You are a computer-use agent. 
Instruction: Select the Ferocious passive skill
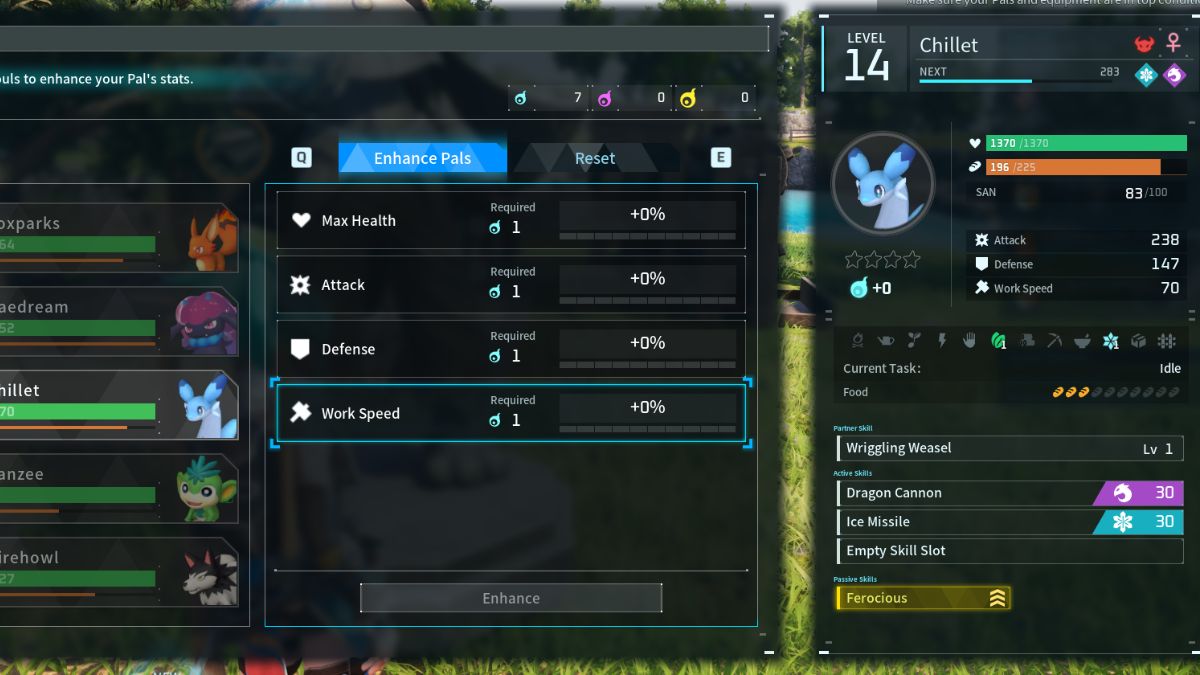tap(923, 598)
